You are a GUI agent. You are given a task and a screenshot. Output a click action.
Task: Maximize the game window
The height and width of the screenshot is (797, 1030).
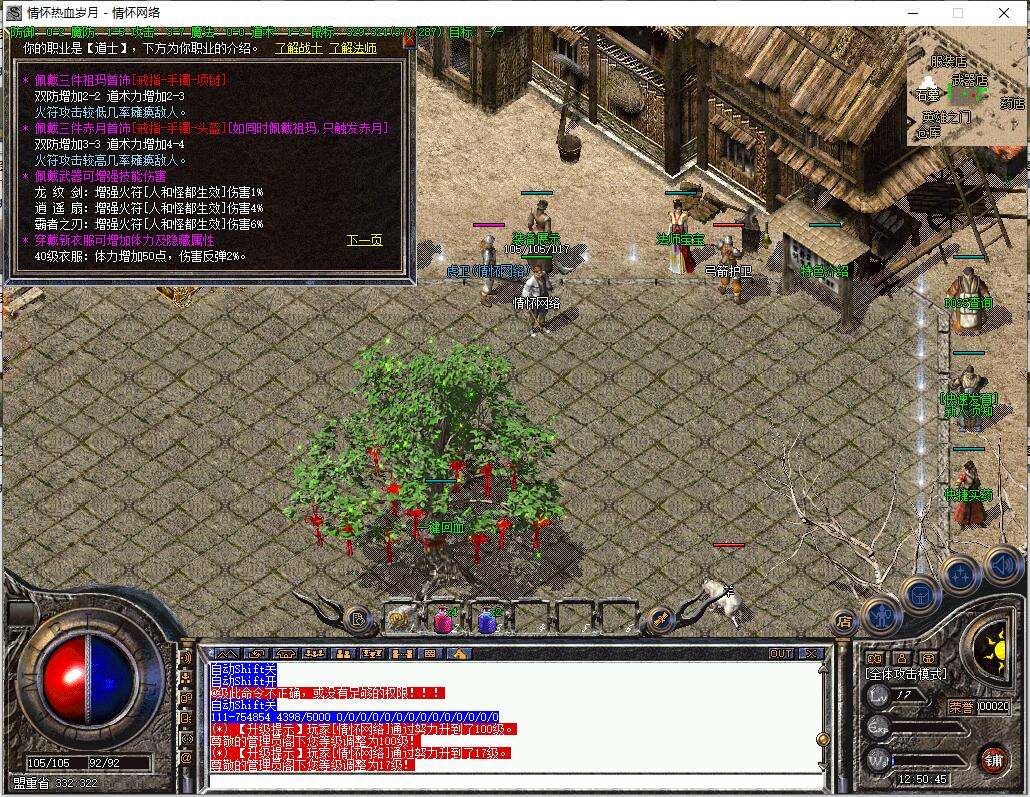tap(958, 13)
